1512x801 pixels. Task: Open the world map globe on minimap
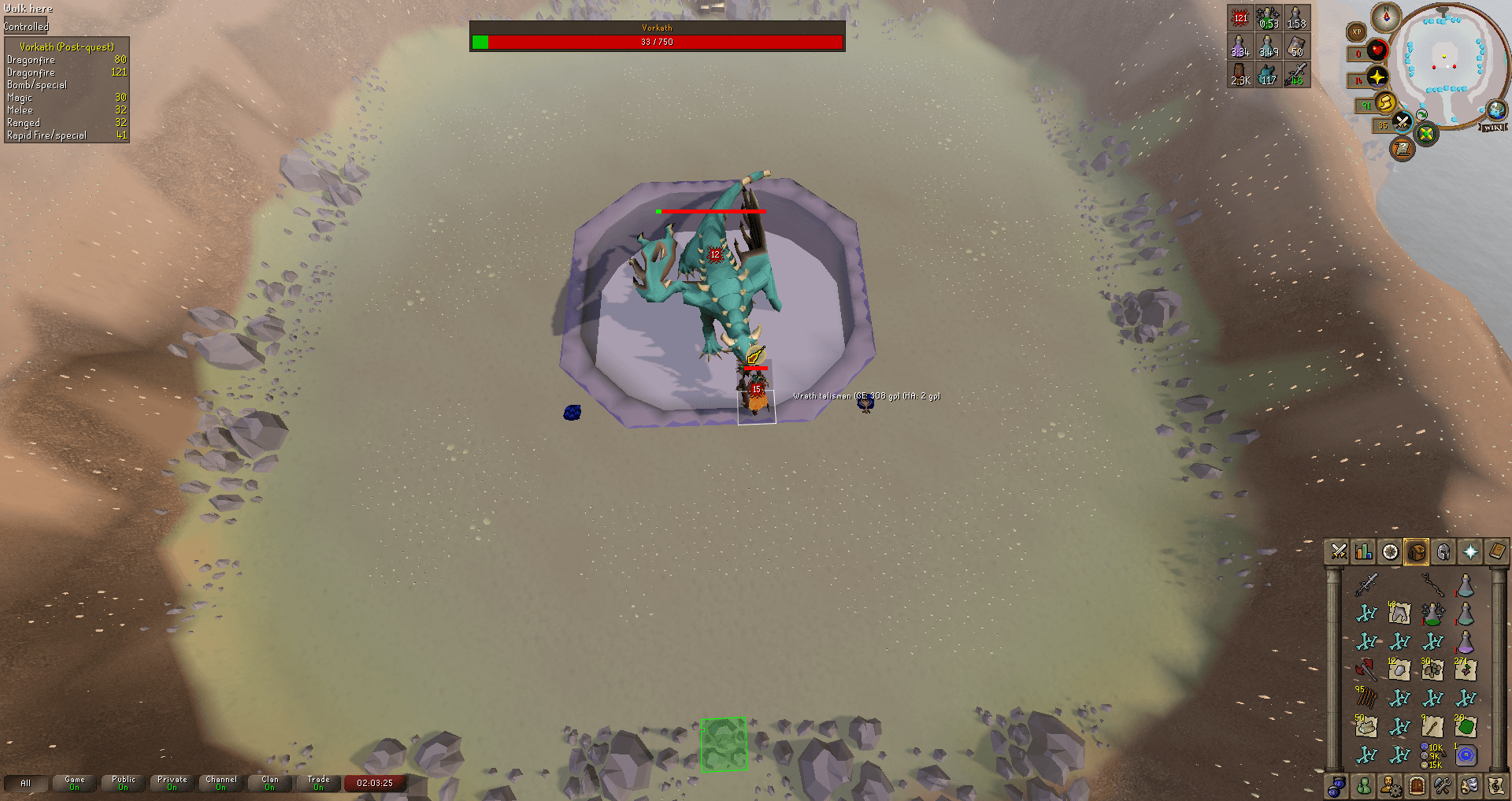(1497, 110)
